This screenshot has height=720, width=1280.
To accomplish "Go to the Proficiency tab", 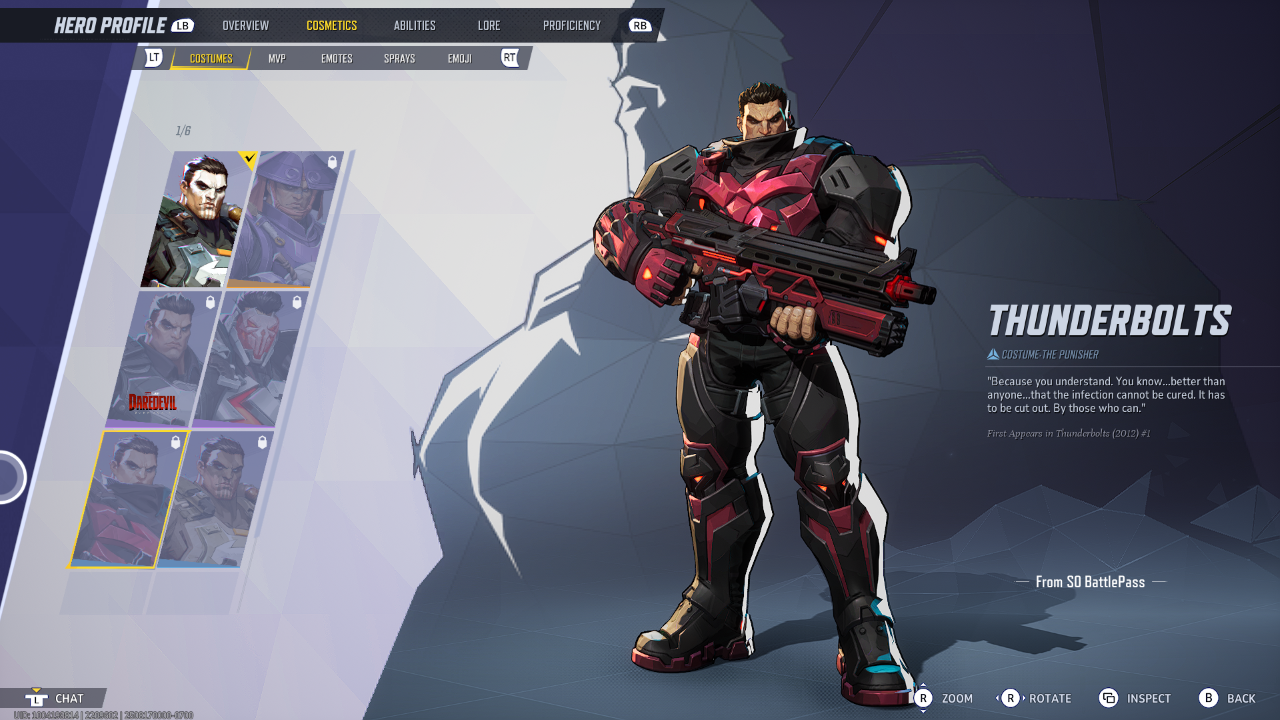I will pos(572,26).
